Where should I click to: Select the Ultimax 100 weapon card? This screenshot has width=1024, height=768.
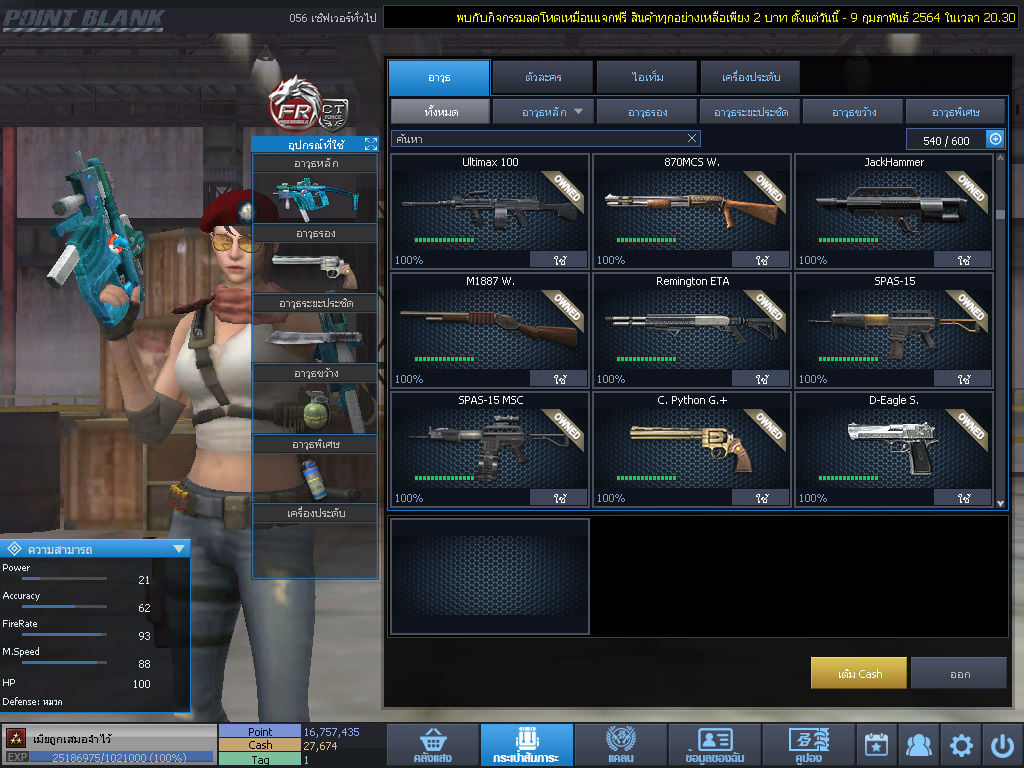click(x=489, y=210)
